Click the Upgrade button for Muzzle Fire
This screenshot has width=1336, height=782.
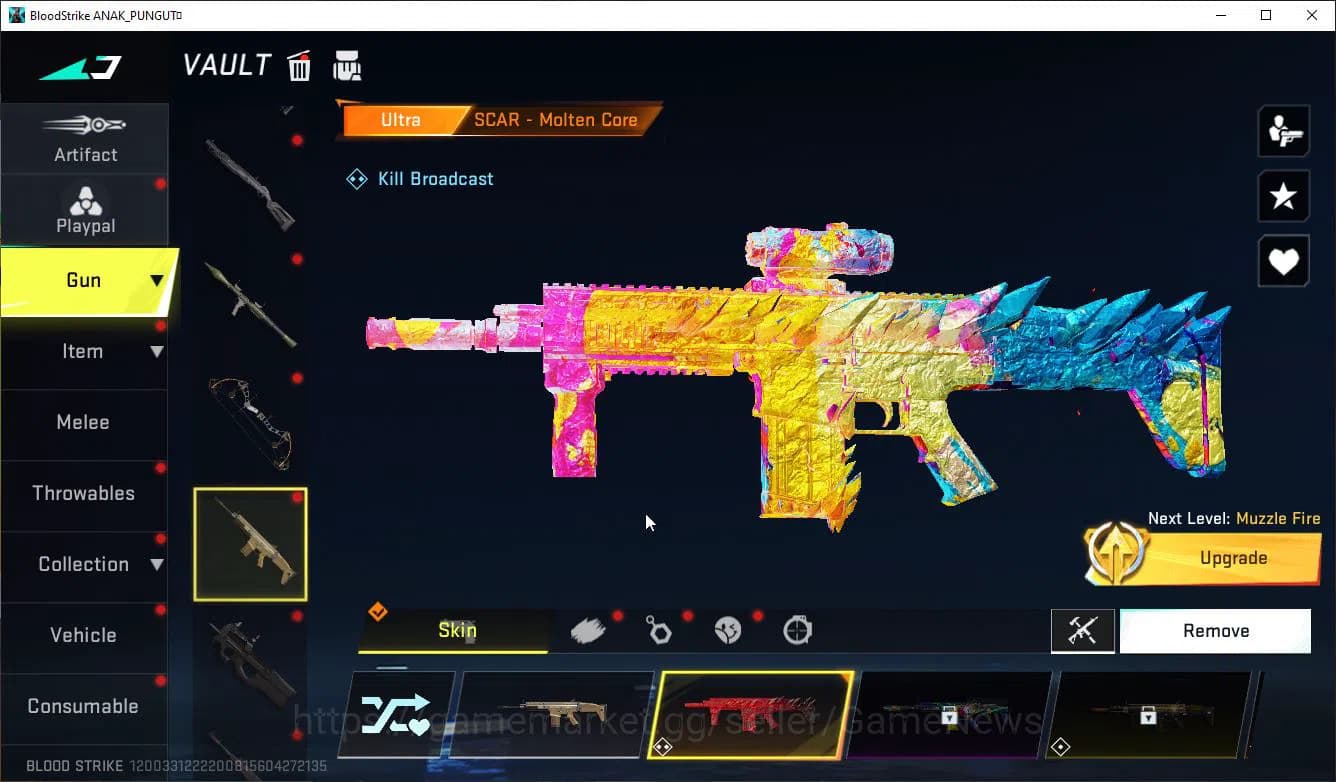click(1233, 558)
